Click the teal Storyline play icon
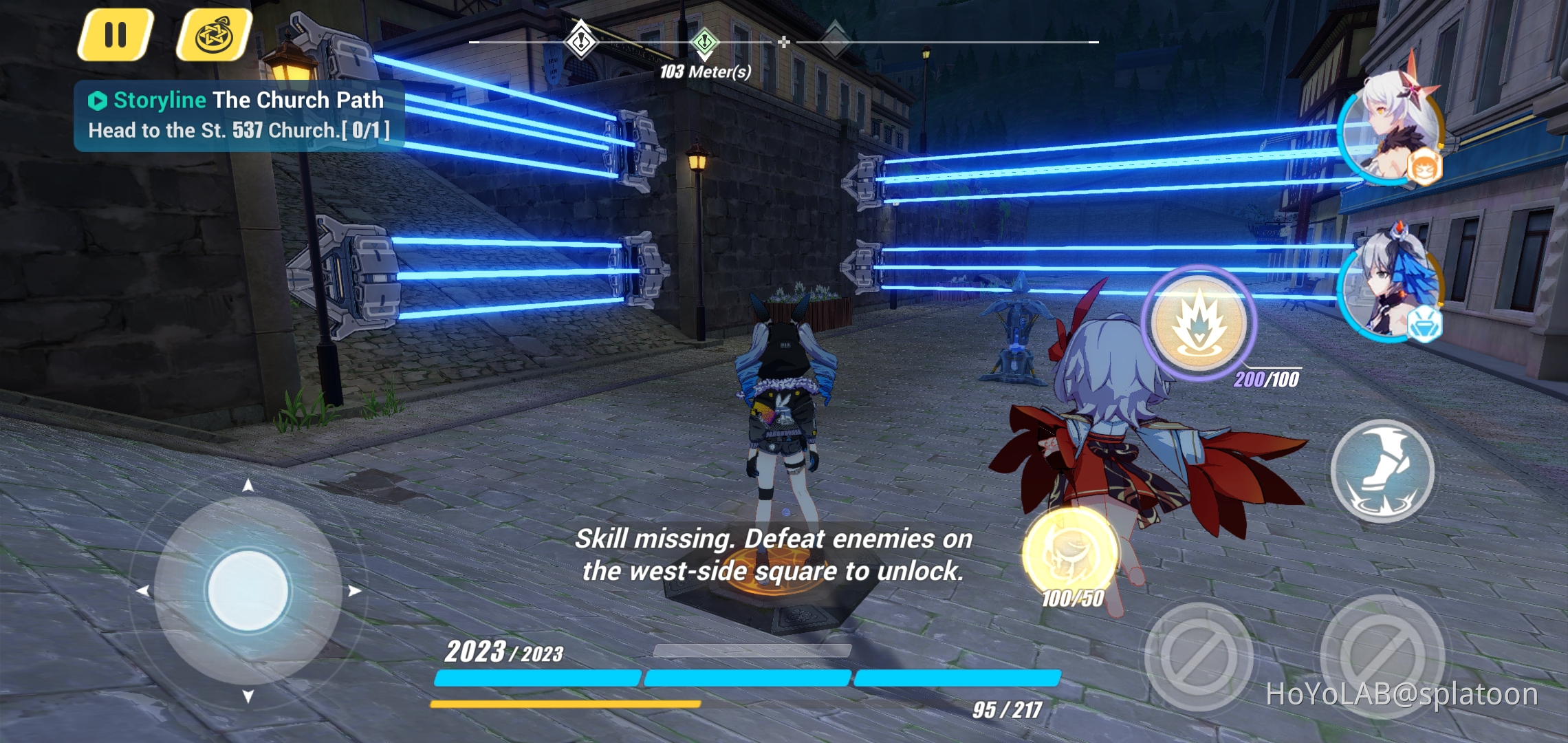This screenshot has height=743, width=1568. pos(97,99)
